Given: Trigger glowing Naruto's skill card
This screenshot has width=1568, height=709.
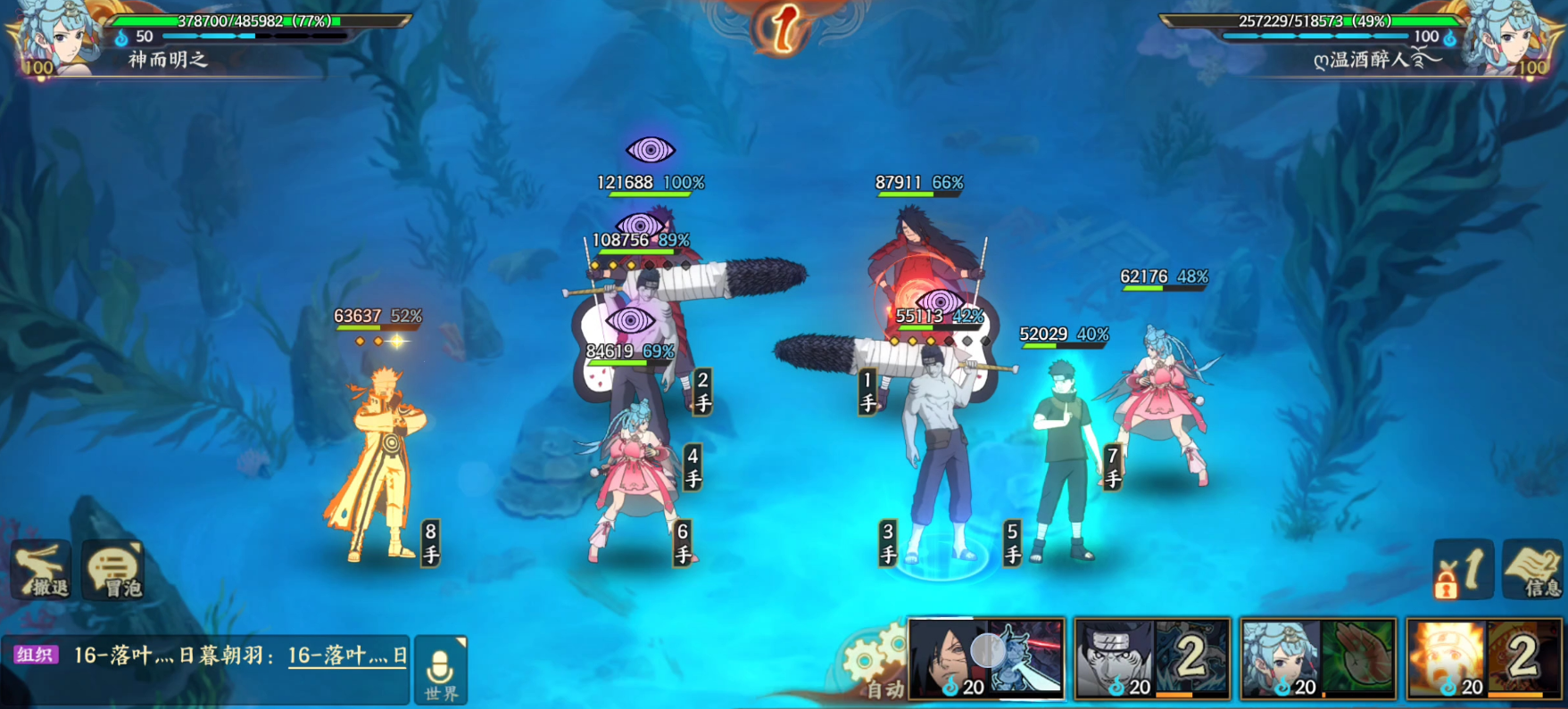Looking at the screenshot, I should click(x=1483, y=659).
